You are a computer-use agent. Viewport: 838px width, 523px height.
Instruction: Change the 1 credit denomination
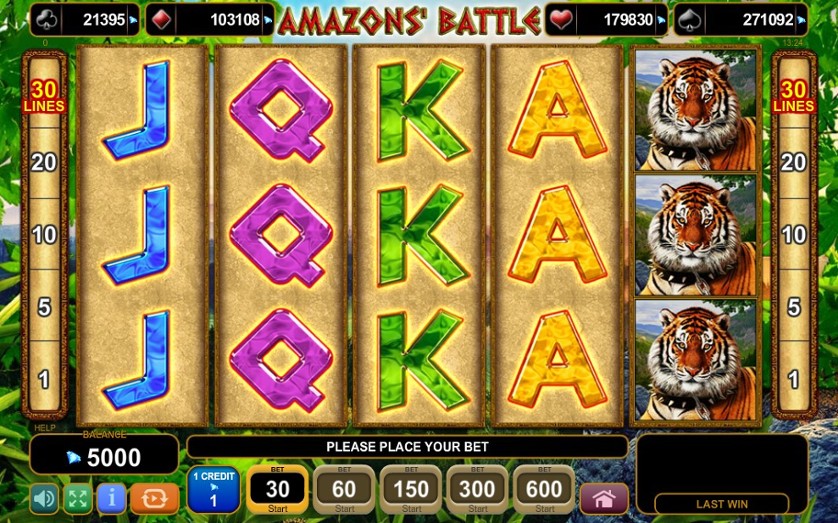(x=213, y=489)
